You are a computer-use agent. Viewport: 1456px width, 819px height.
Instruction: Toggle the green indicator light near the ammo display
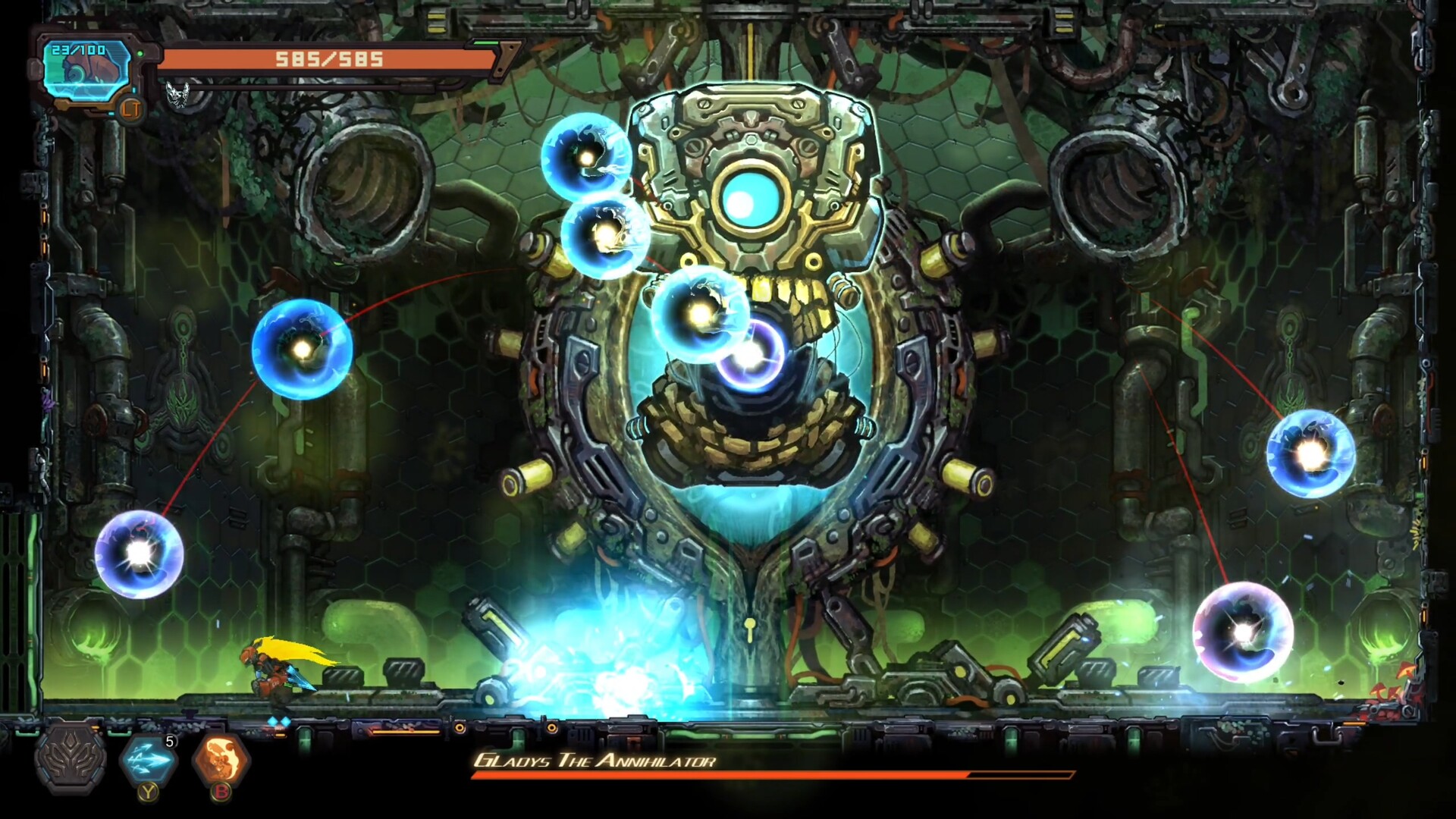(141, 53)
